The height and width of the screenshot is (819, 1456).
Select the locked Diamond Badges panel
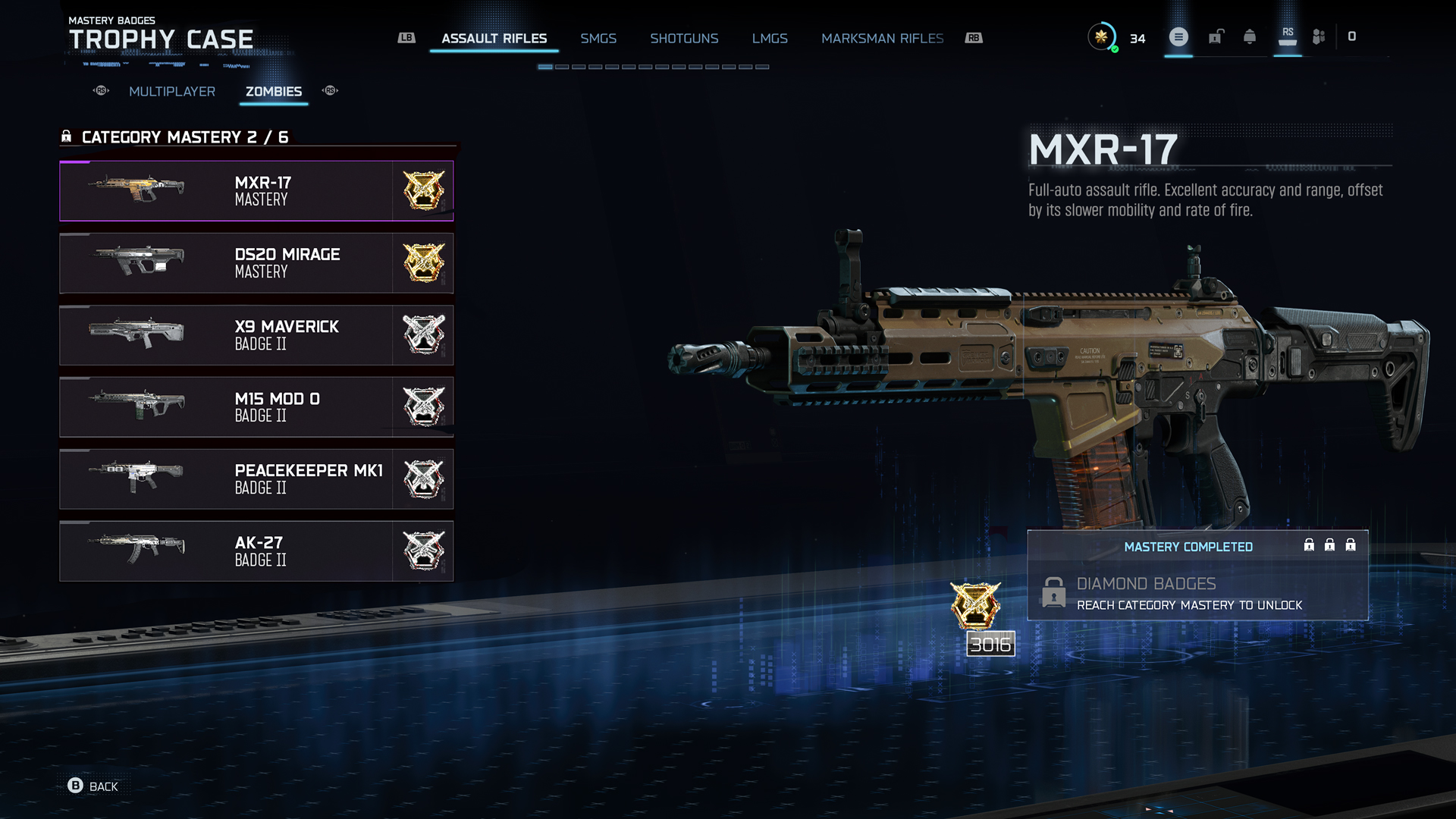[1197, 593]
